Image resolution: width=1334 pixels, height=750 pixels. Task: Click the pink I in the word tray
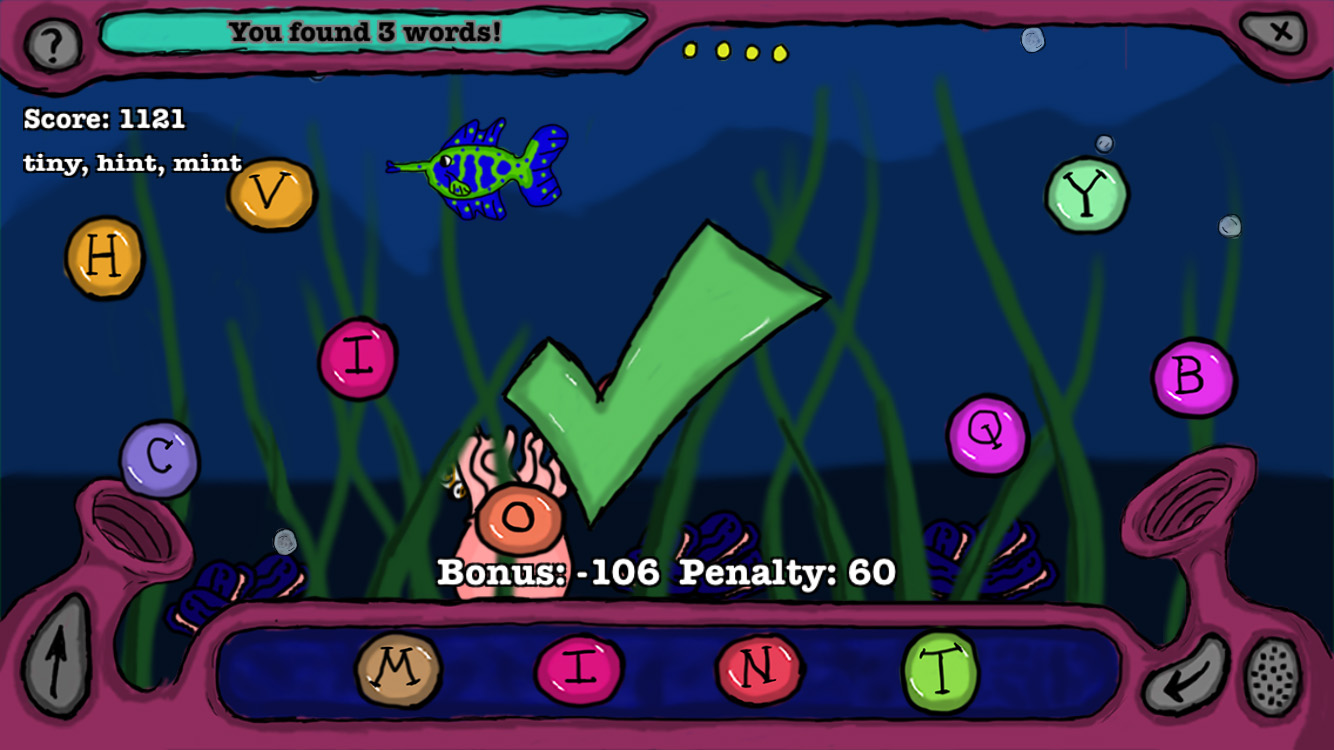(579, 669)
